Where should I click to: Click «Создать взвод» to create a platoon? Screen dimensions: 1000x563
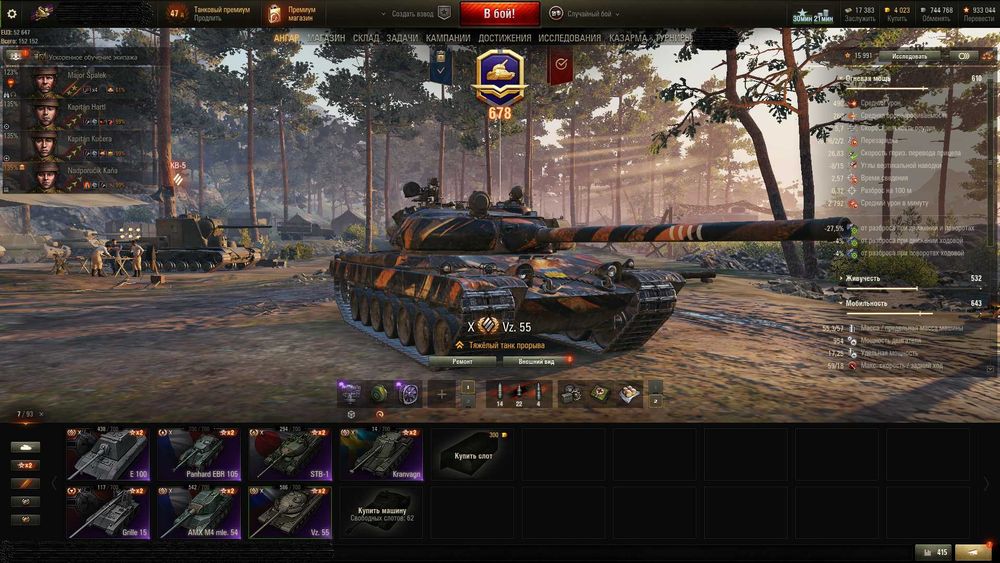click(409, 14)
